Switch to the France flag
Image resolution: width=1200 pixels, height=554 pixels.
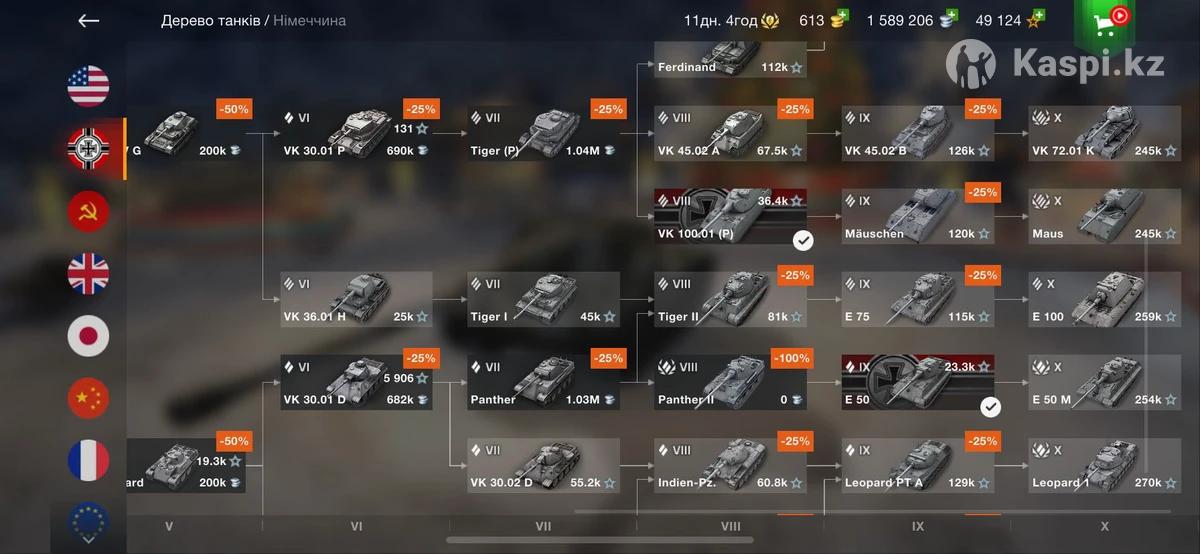88,460
